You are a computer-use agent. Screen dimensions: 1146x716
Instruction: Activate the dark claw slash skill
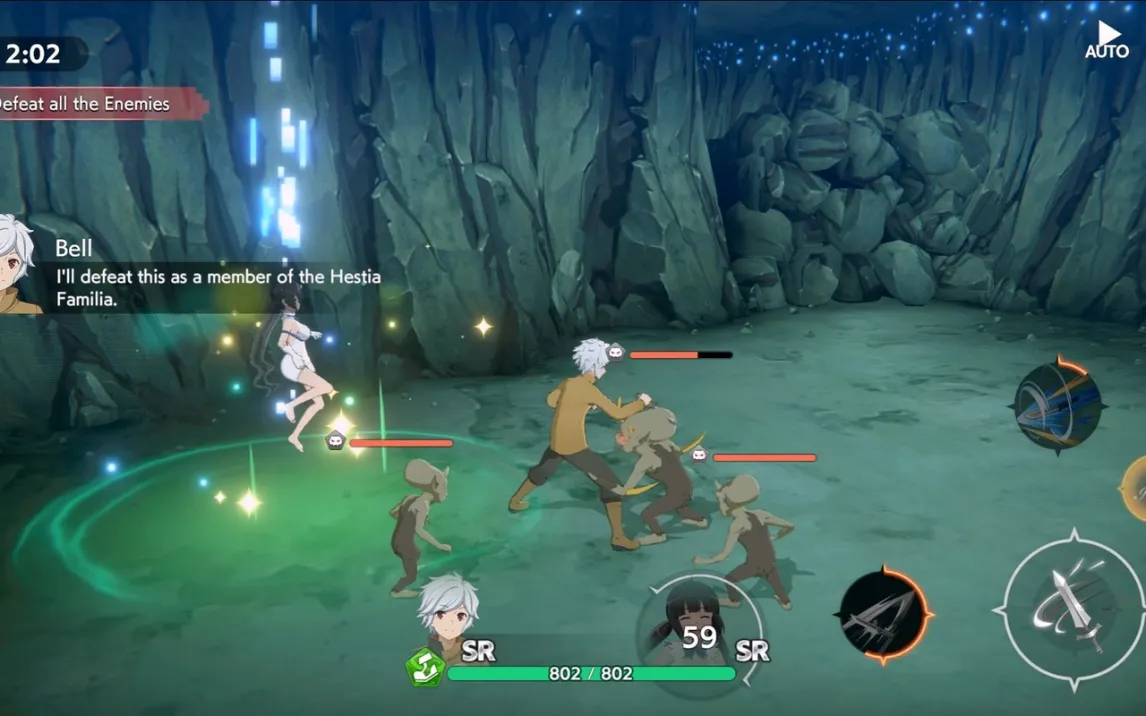[884, 614]
